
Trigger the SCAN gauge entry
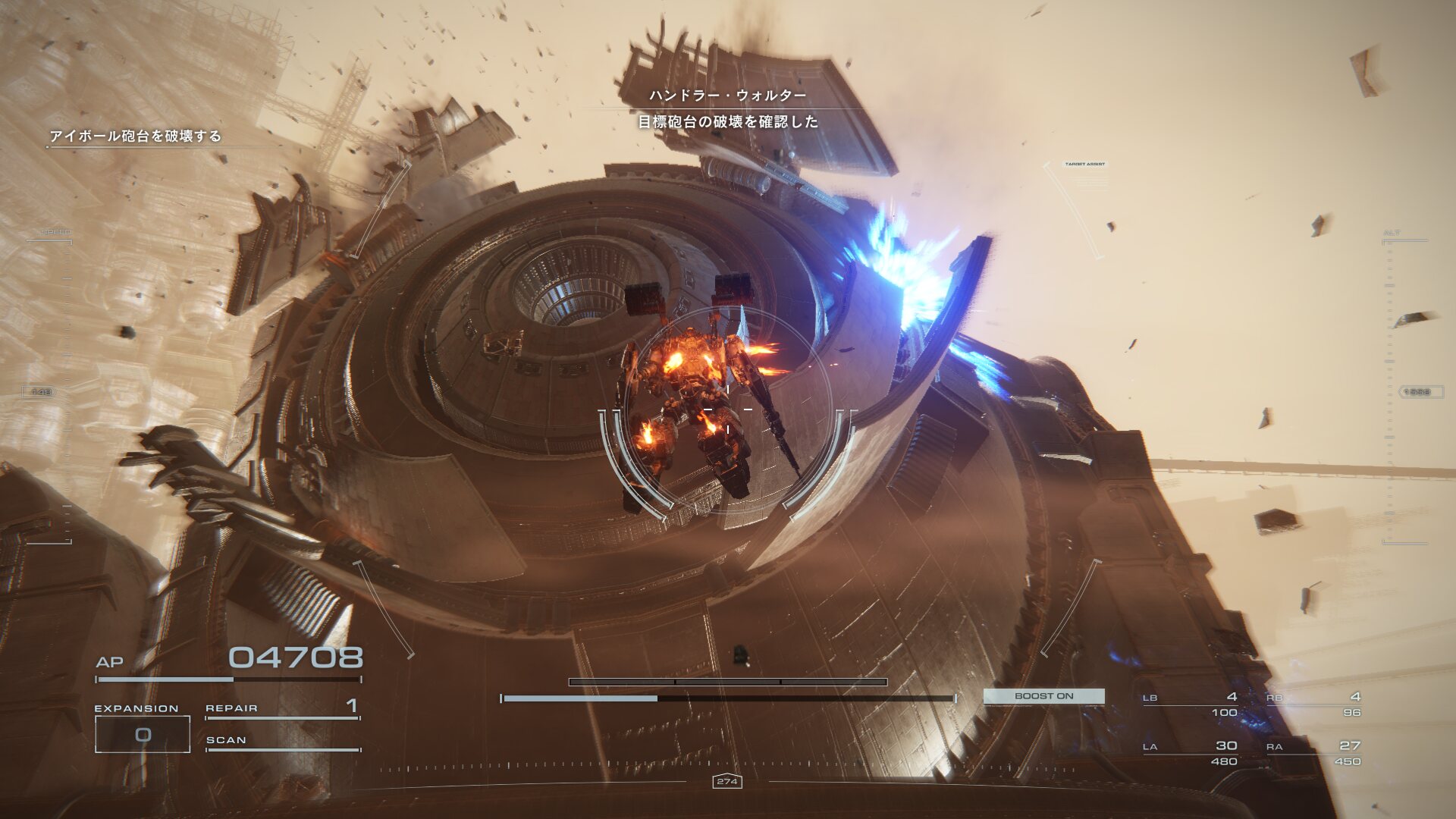pos(282,741)
